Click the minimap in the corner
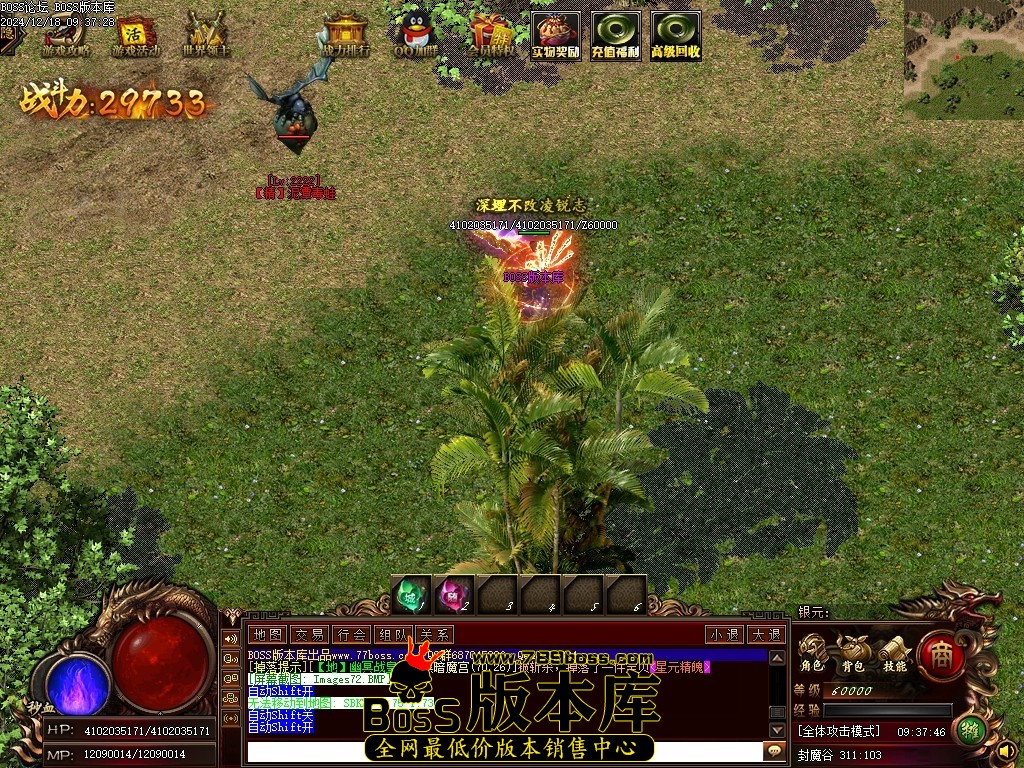Image resolution: width=1024 pixels, height=768 pixels. point(963,60)
